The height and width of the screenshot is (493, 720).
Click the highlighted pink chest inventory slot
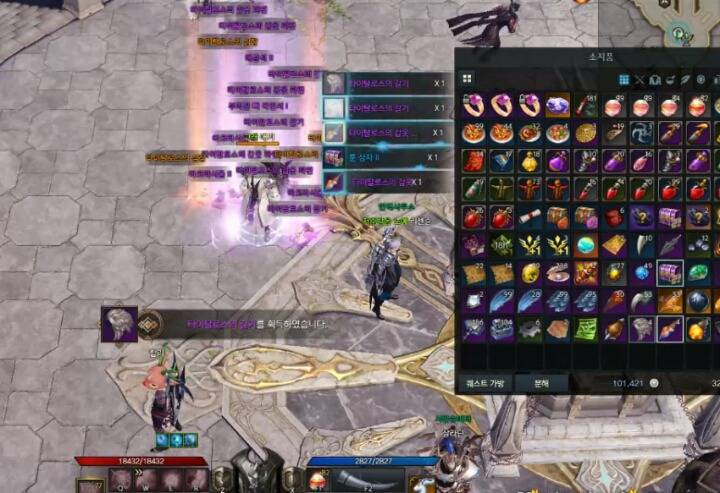[x=670, y=272]
